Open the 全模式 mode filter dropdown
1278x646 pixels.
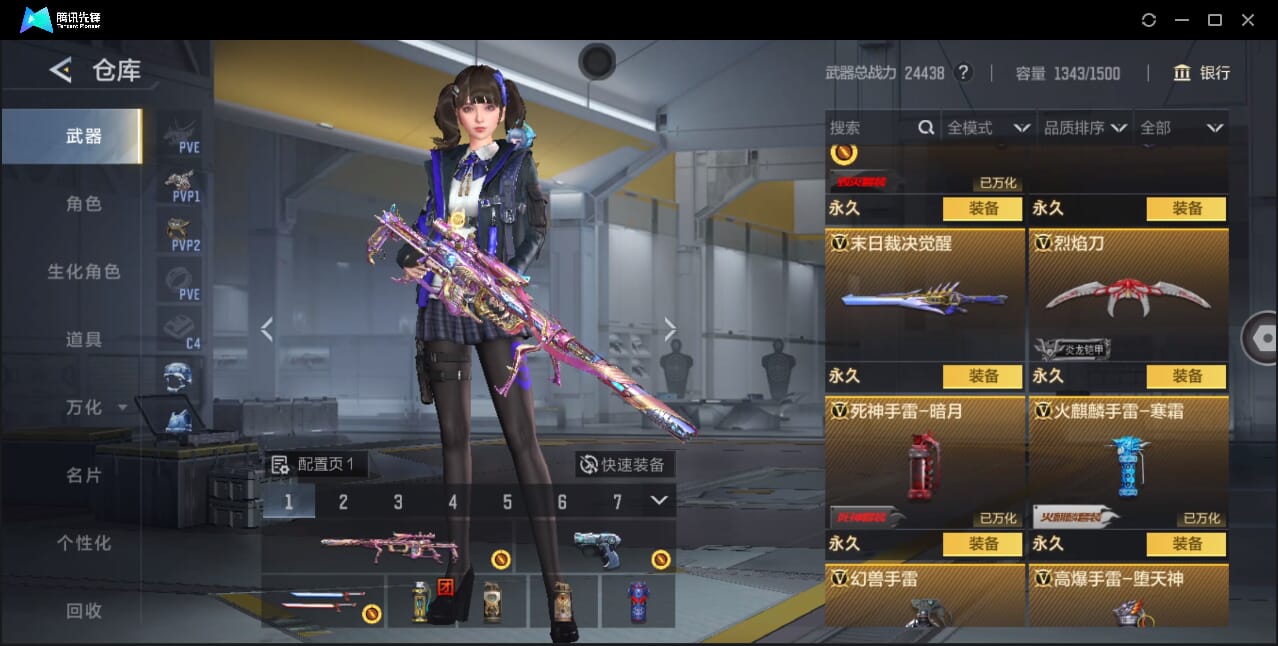pos(988,128)
